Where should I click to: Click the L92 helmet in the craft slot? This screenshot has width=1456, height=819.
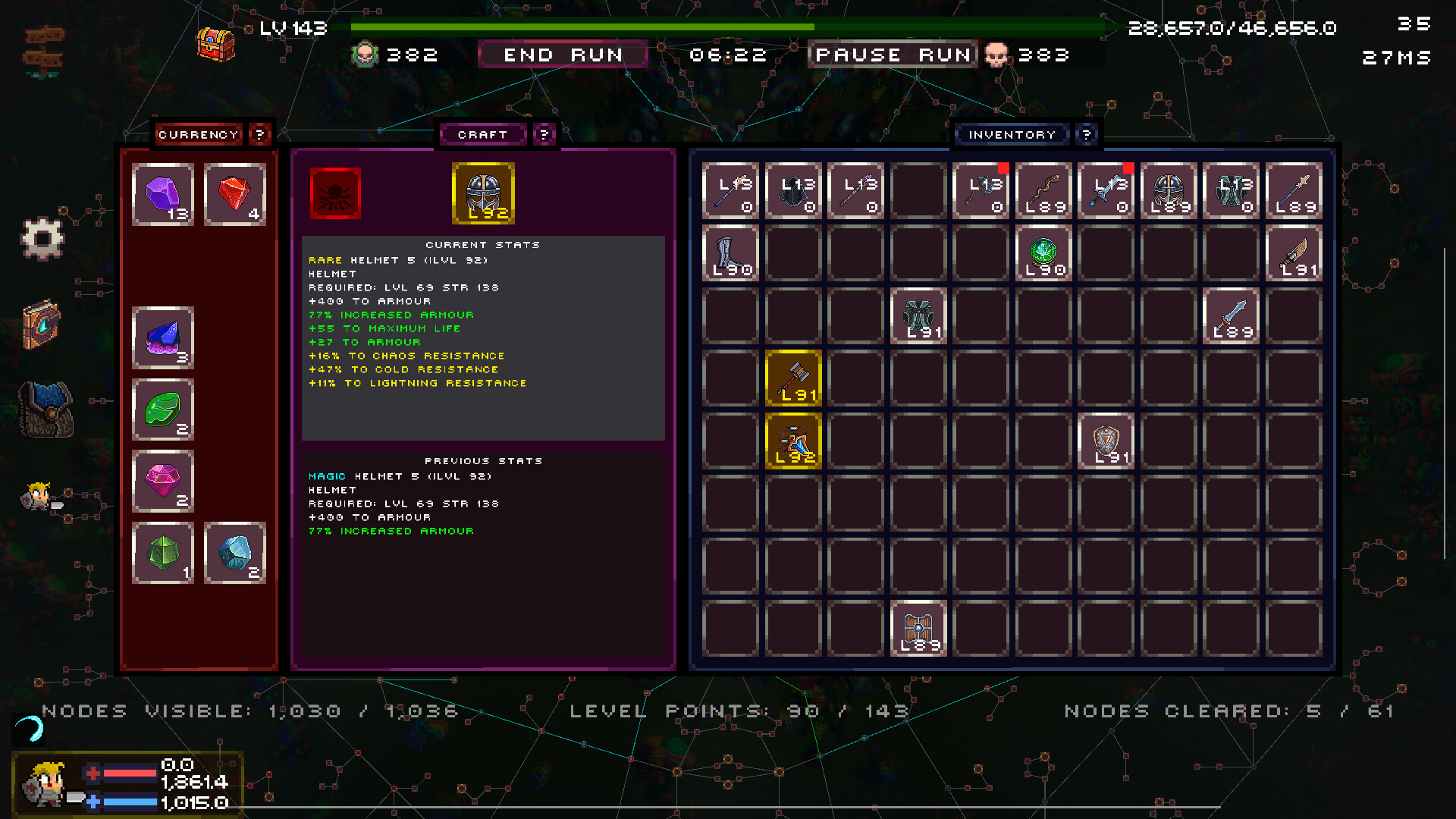[483, 194]
